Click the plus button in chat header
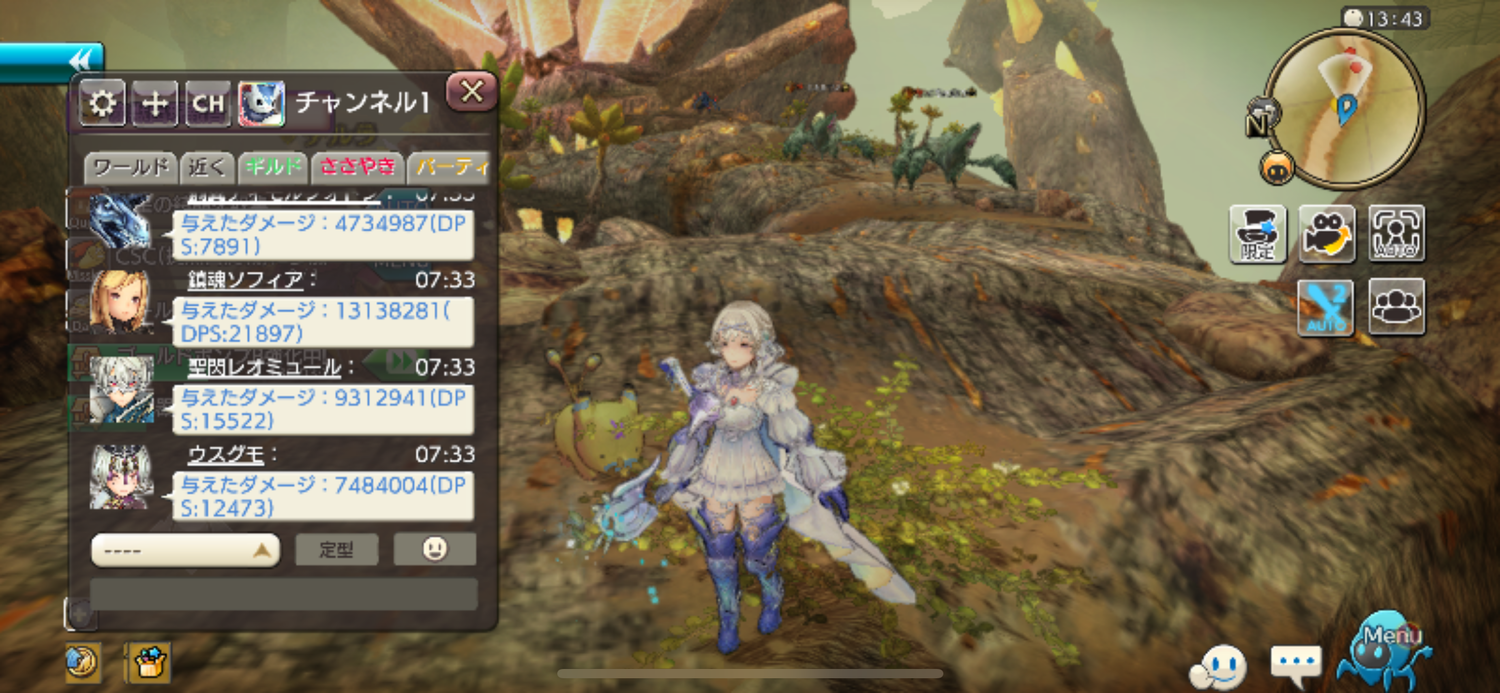 (155, 103)
